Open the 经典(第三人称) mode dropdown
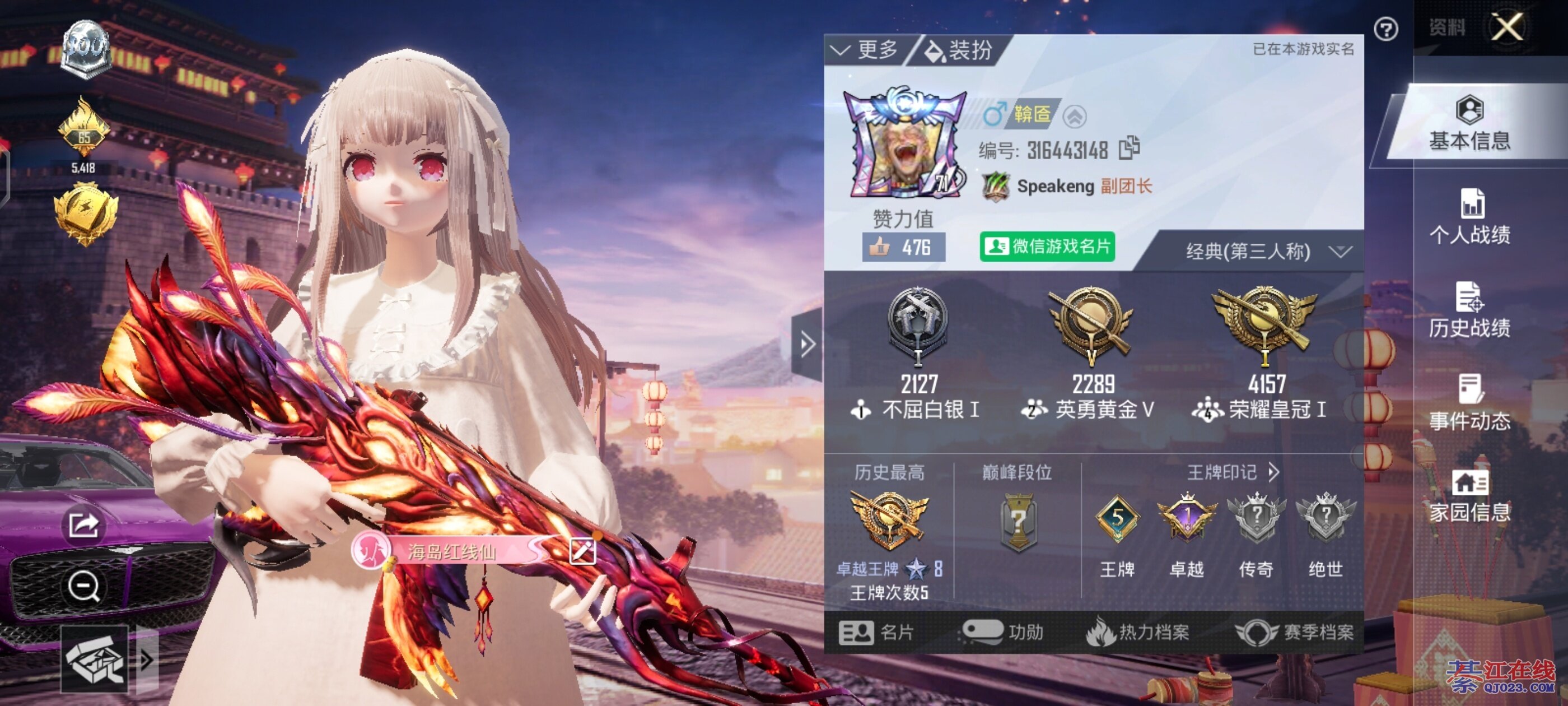The height and width of the screenshot is (706, 1568). point(1267,252)
